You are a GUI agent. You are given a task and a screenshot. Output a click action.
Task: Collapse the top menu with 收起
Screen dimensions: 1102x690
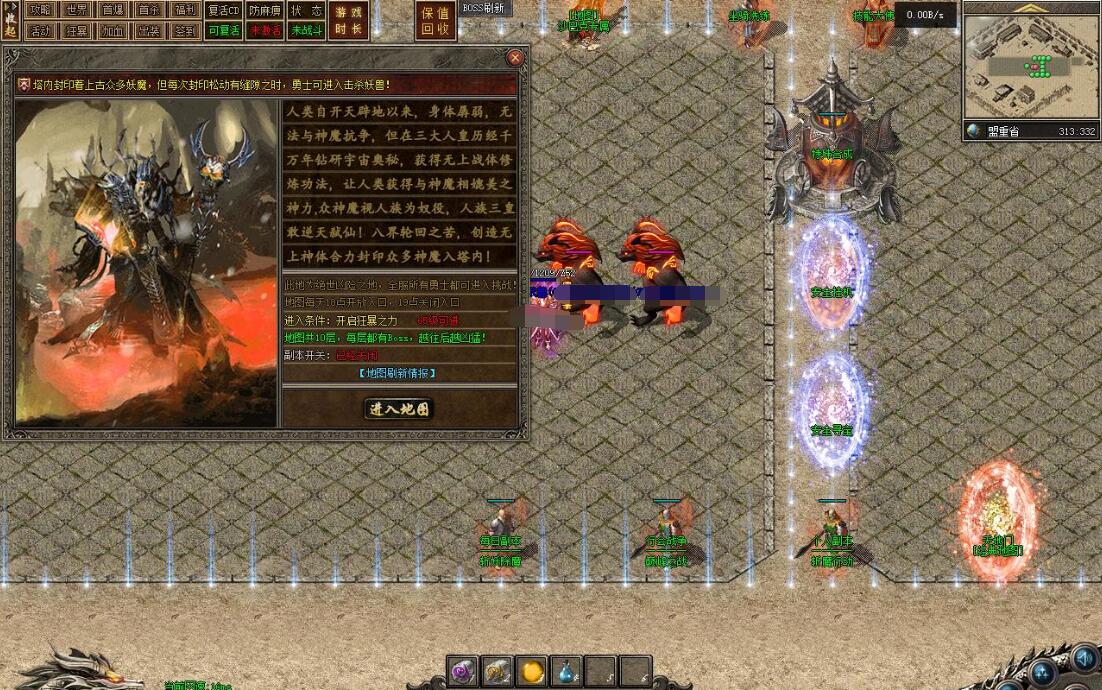tap(10, 20)
